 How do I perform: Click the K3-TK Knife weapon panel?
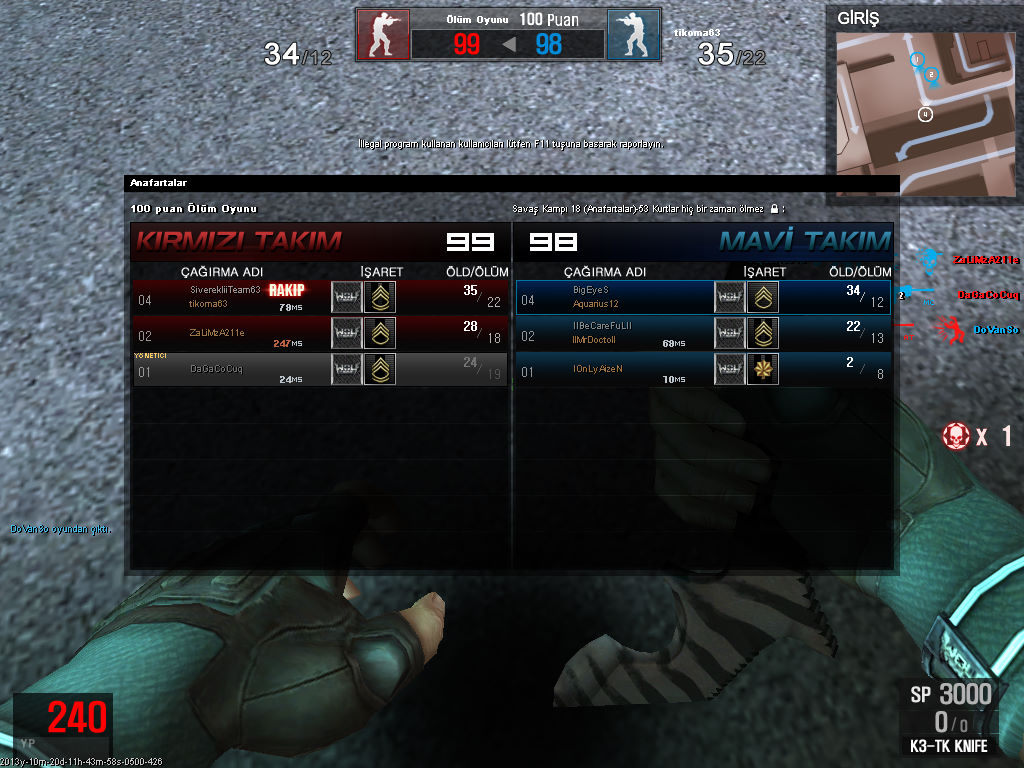(948, 720)
